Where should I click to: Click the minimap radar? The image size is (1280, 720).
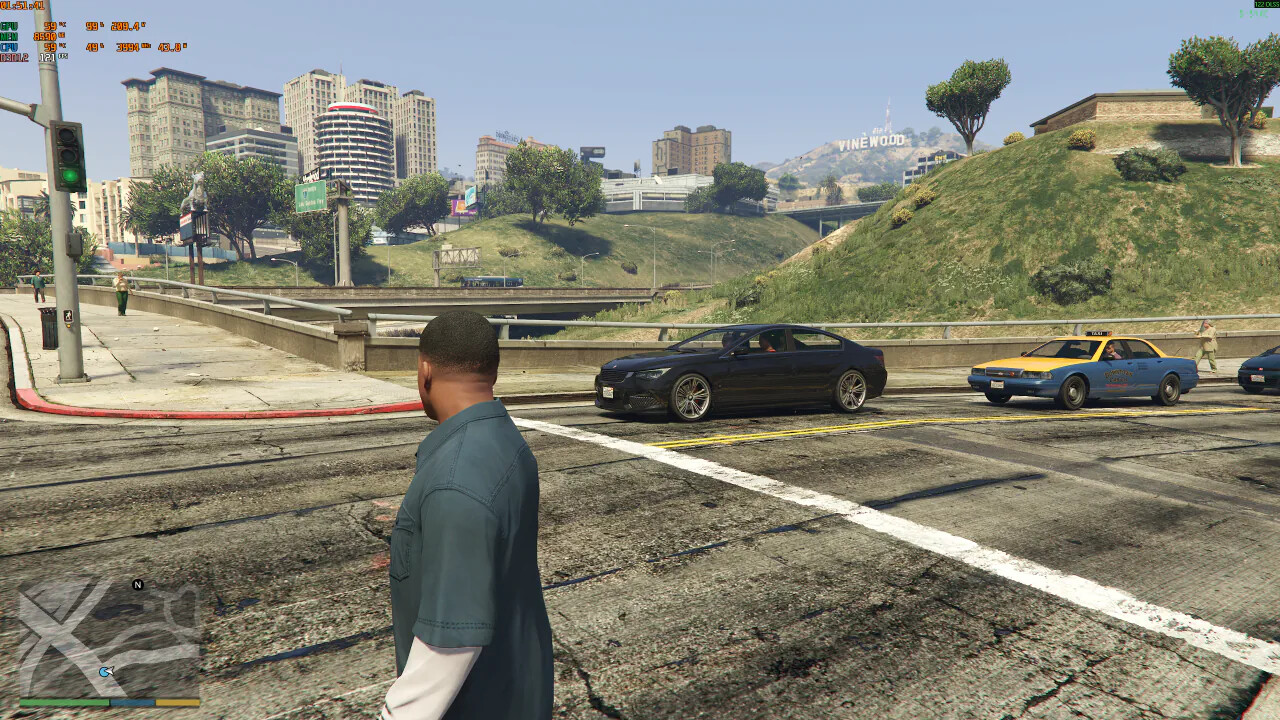(x=109, y=638)
